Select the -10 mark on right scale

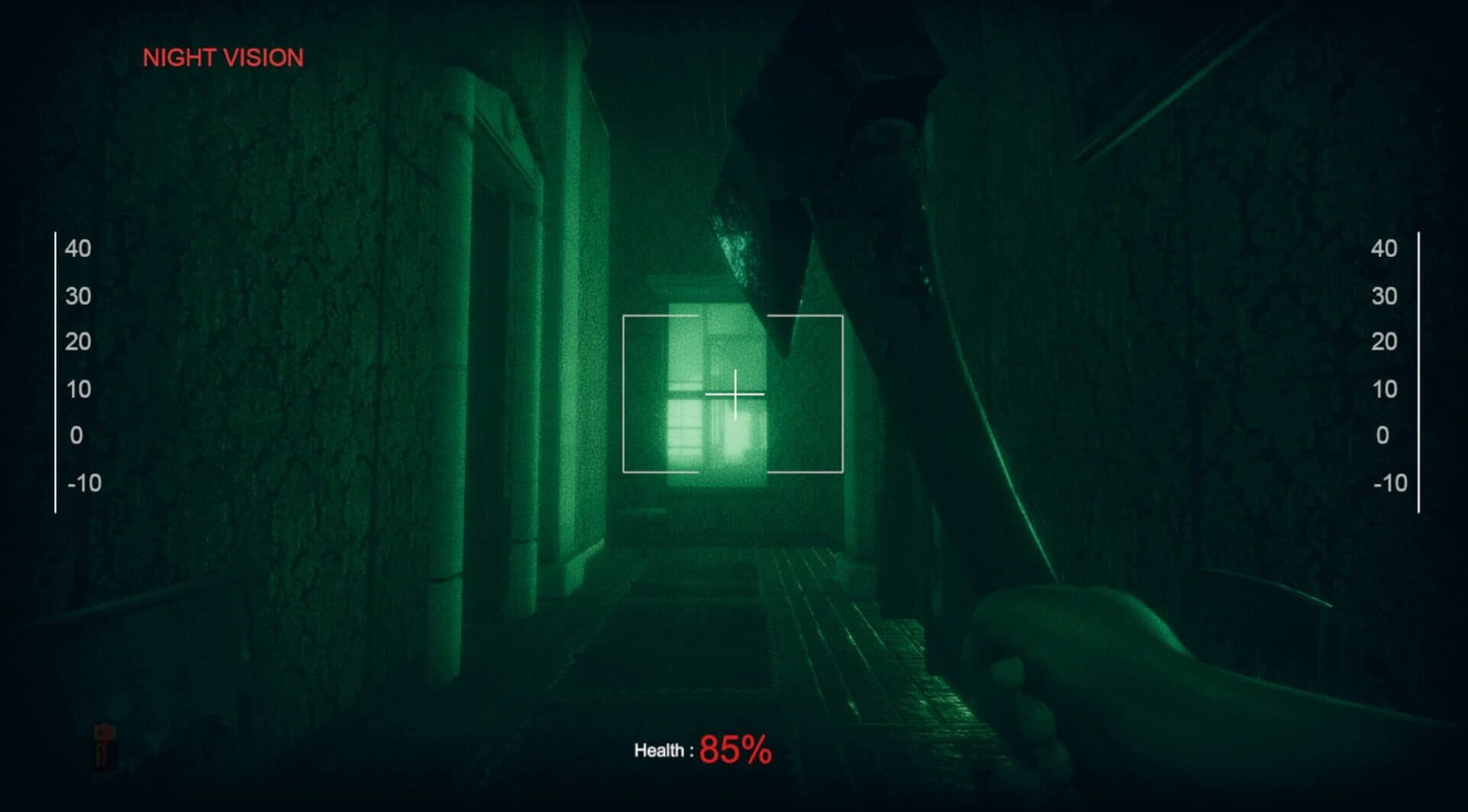pos(1389,482)
